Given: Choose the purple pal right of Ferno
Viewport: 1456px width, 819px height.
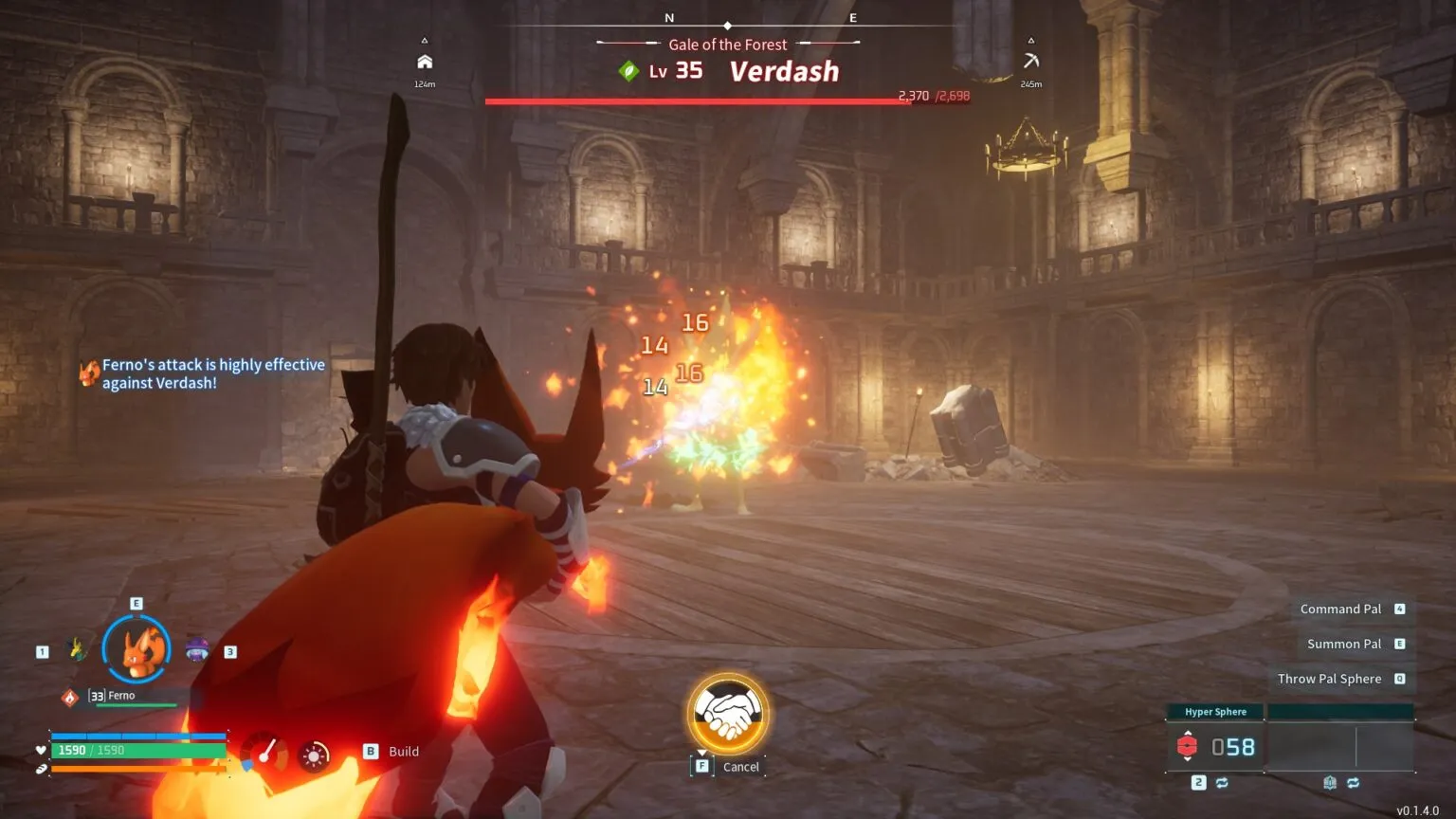Looking at the screenshot, I should (197, 650).
